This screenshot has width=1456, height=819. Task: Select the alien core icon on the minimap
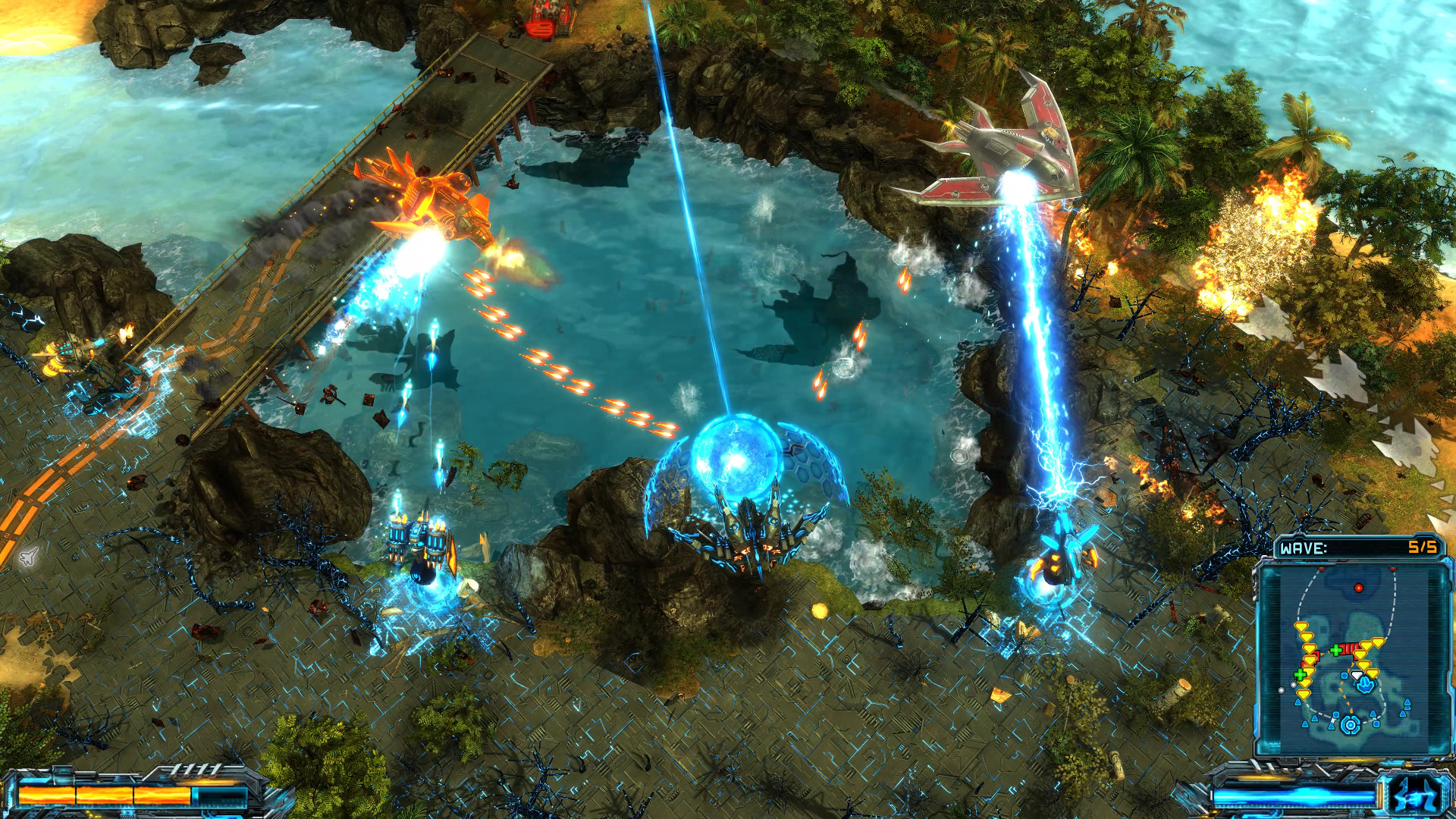(x=1350, y=723)
